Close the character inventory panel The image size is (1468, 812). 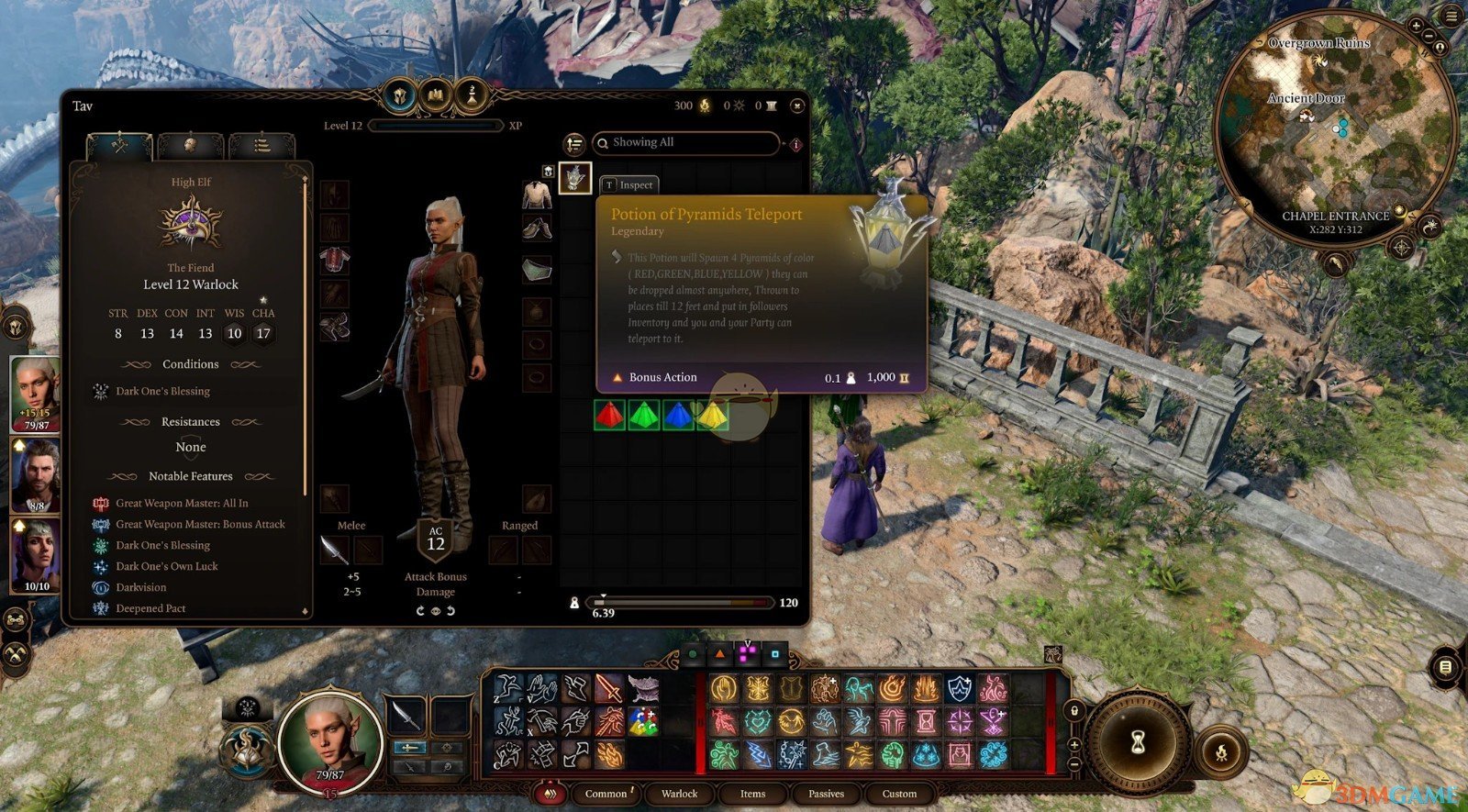coord(796,106)
